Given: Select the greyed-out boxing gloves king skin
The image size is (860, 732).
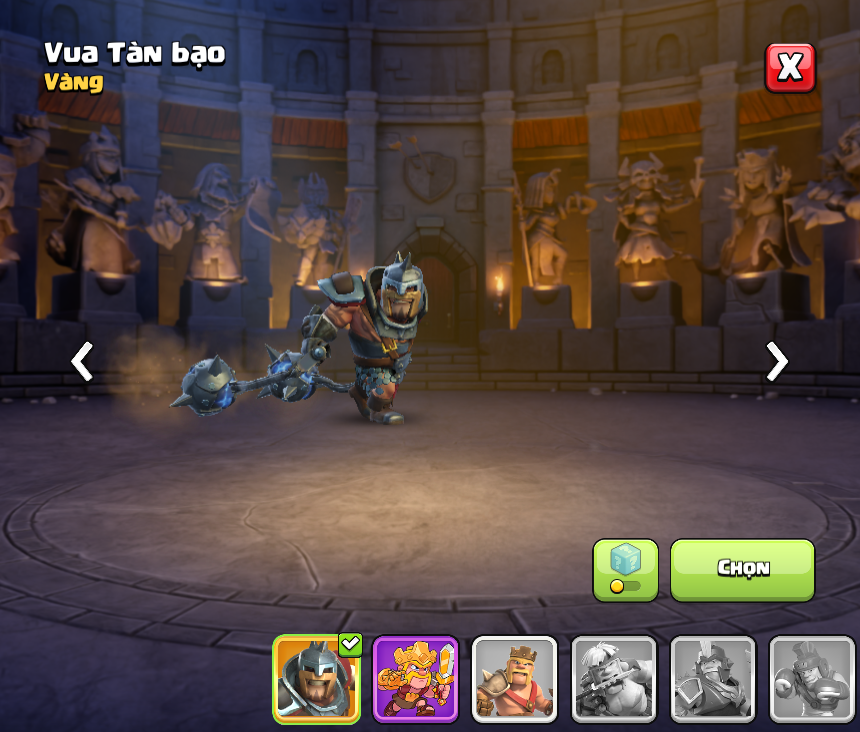Looking at the screenshot, I should coord(811,680).
